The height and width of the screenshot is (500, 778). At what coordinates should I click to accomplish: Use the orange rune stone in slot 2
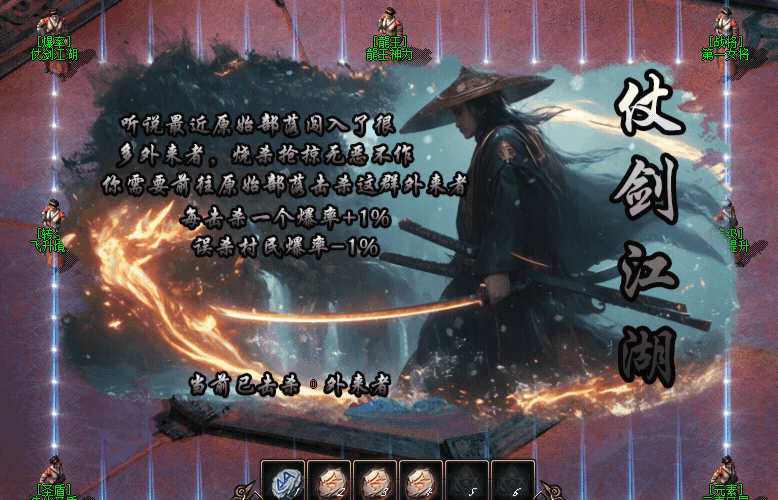(x=329, y=482)
